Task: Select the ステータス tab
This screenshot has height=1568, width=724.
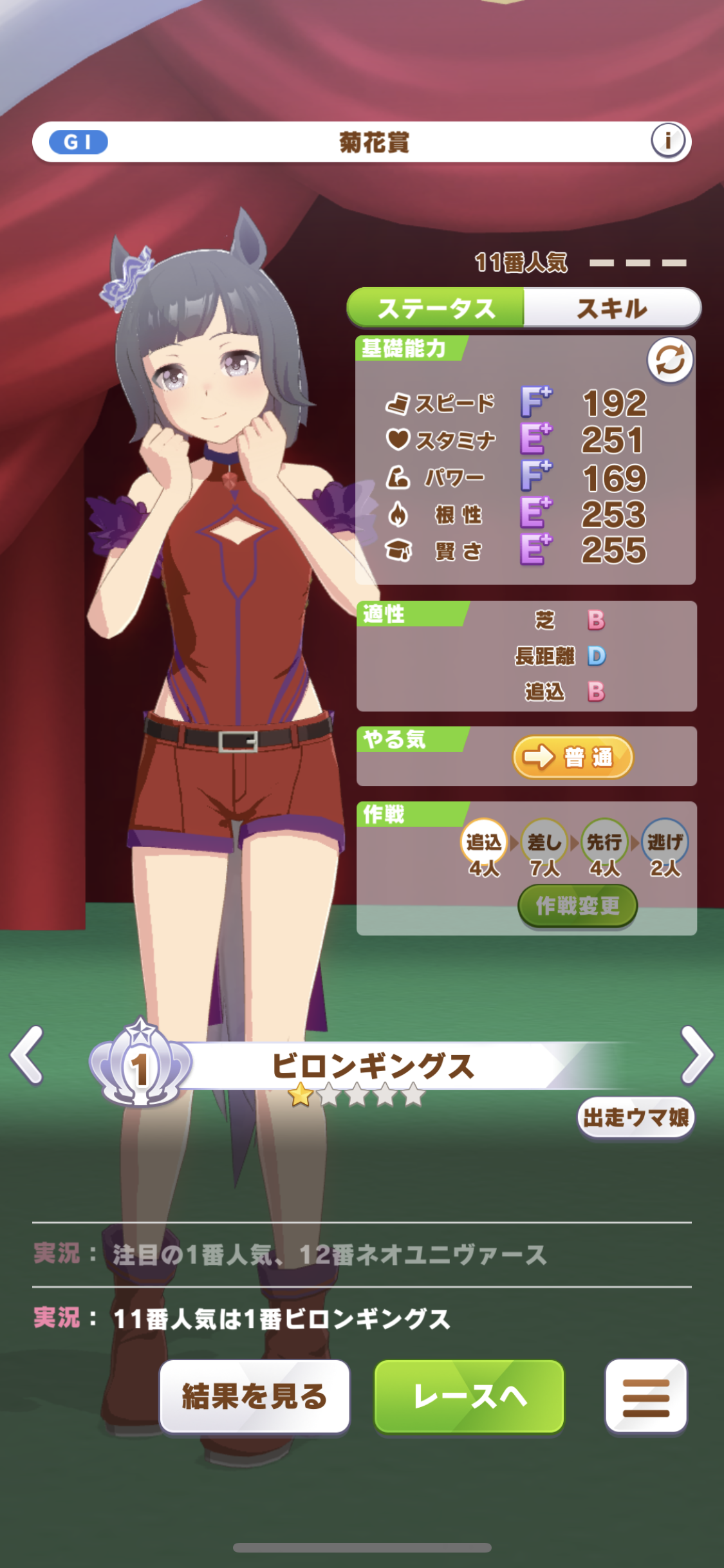Action: point(436,308)
